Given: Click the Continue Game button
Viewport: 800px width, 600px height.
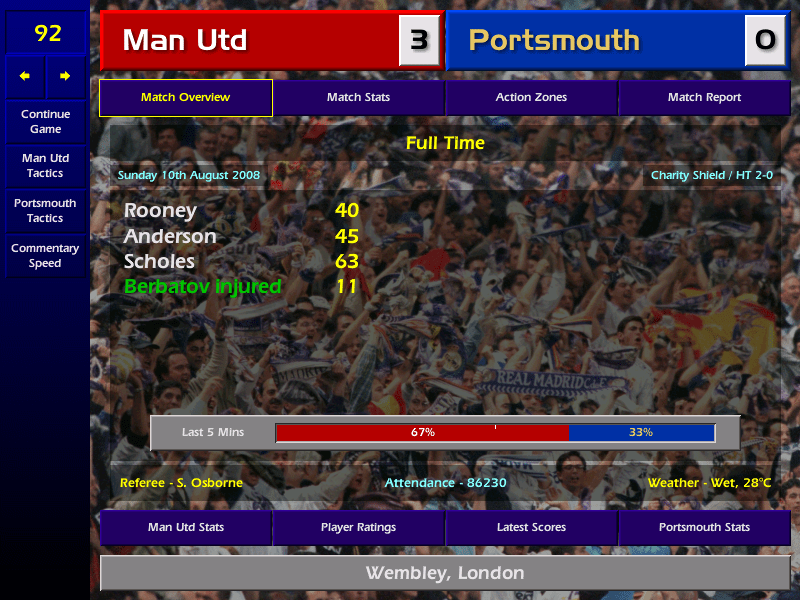Looking at the screenshot, I should click(45, 121).
